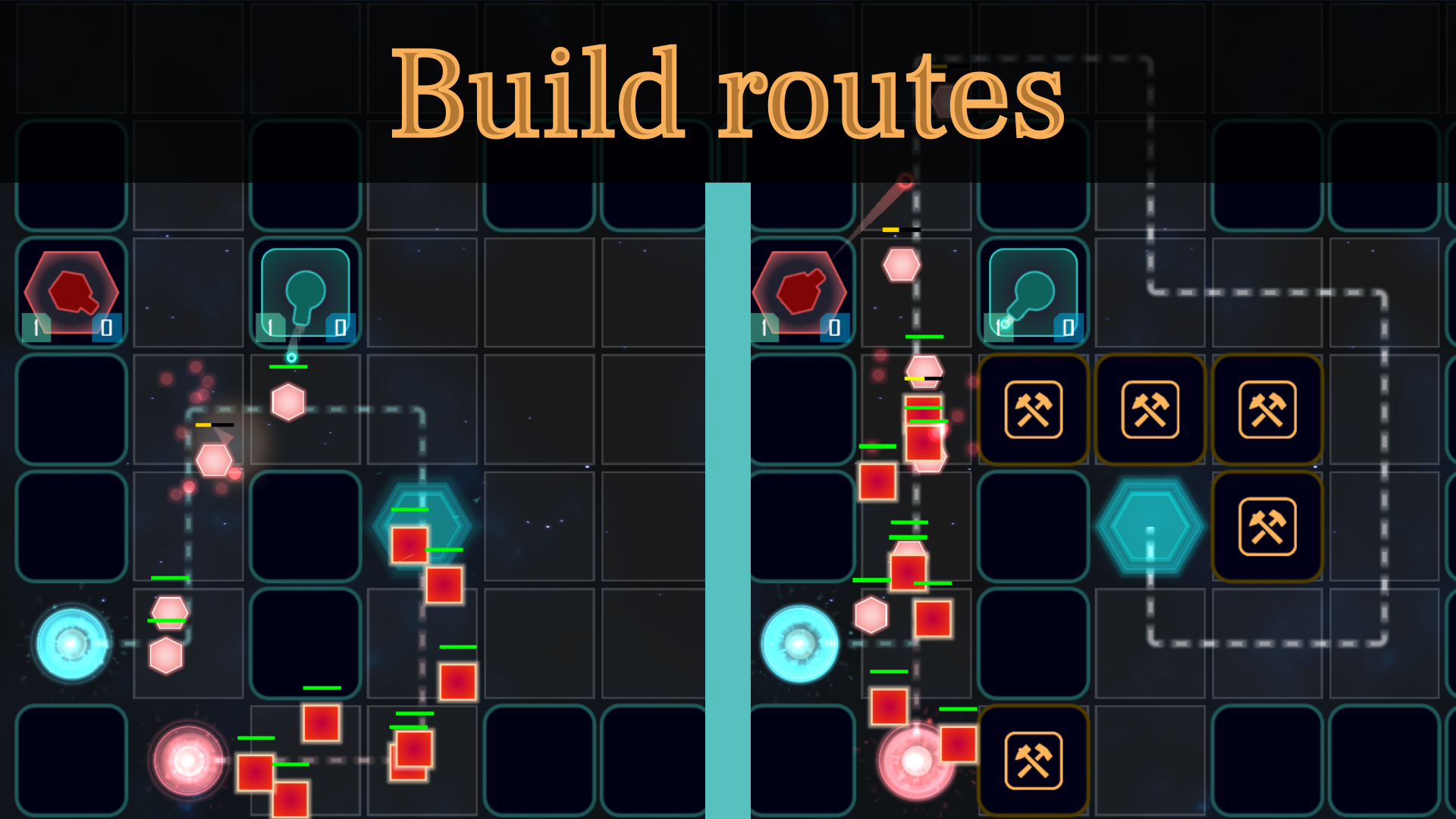Screen dimensions: 1456x819
Task: Select the glowing cyan hexagon tower on the right board
Action: click(1150, 527)
